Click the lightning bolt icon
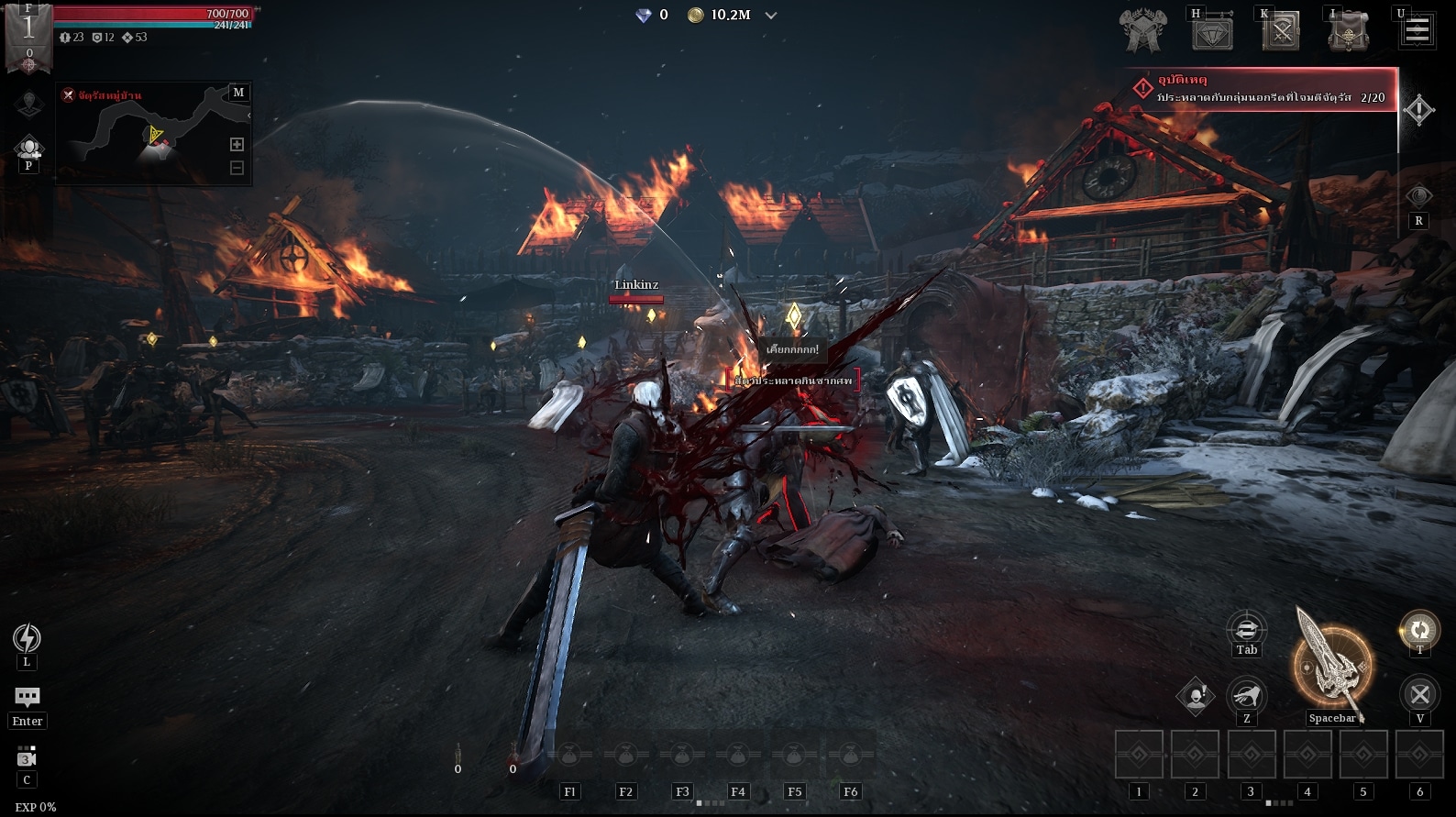Screen dimensions: 1456x817 [x=27, y=637]
